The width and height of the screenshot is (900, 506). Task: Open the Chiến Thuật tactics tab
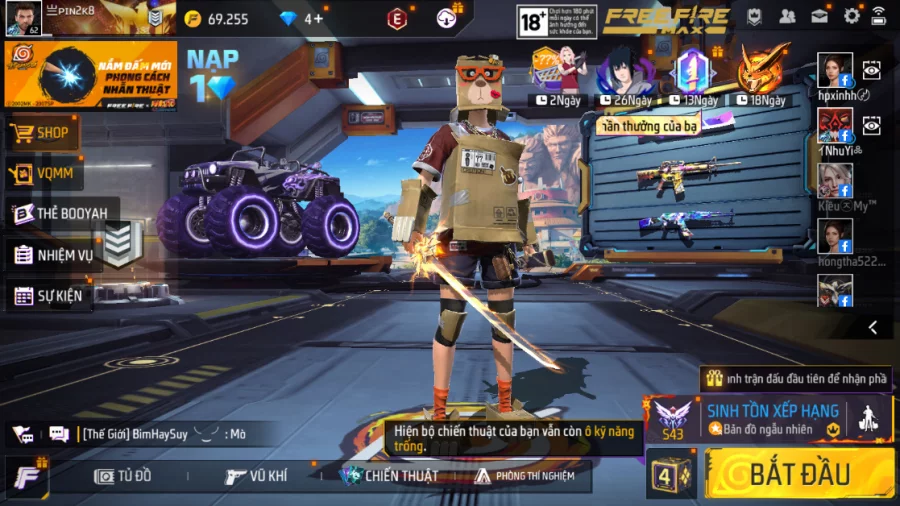389,476
